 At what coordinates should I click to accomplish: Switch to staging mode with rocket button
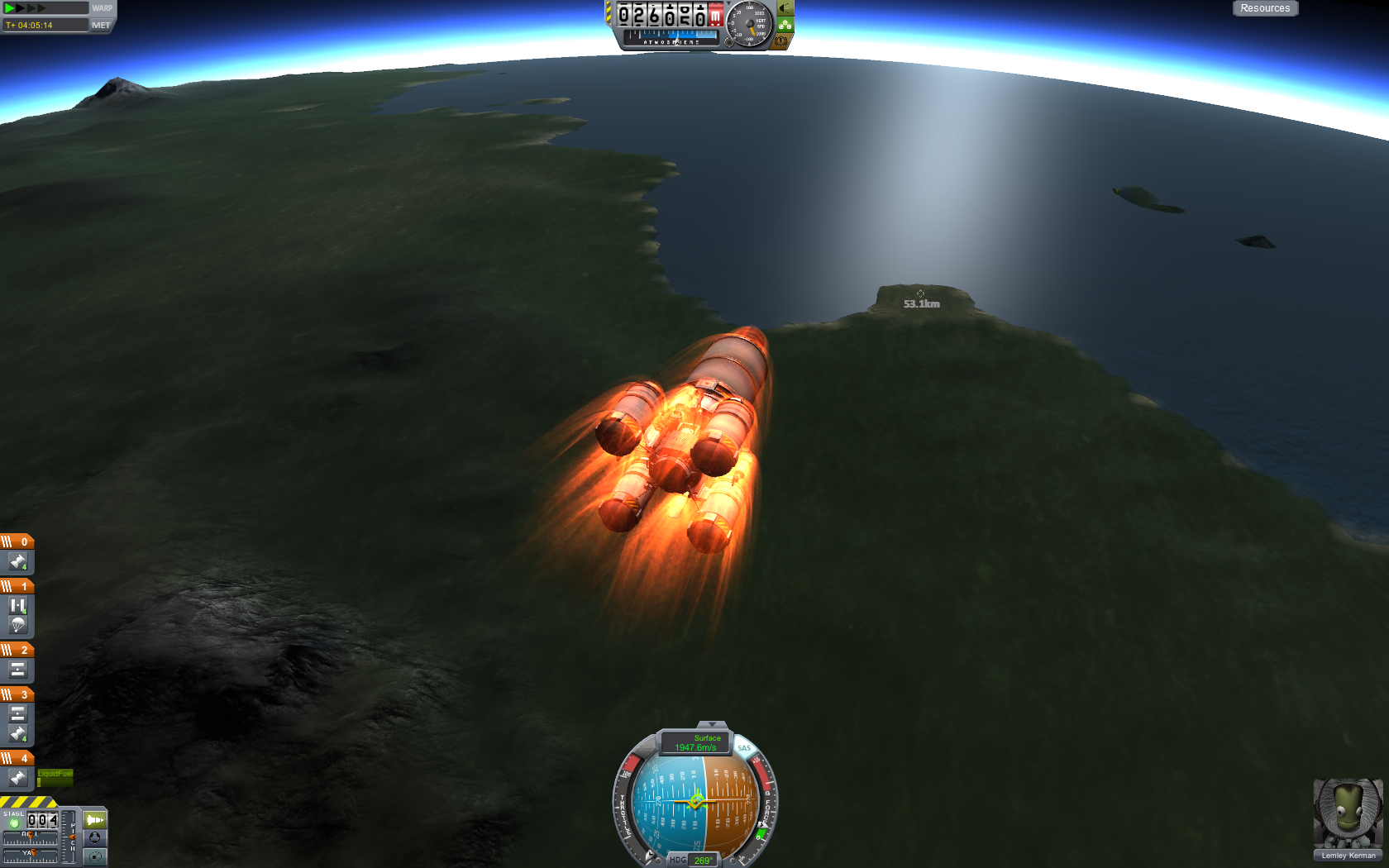tap(95, 820)
